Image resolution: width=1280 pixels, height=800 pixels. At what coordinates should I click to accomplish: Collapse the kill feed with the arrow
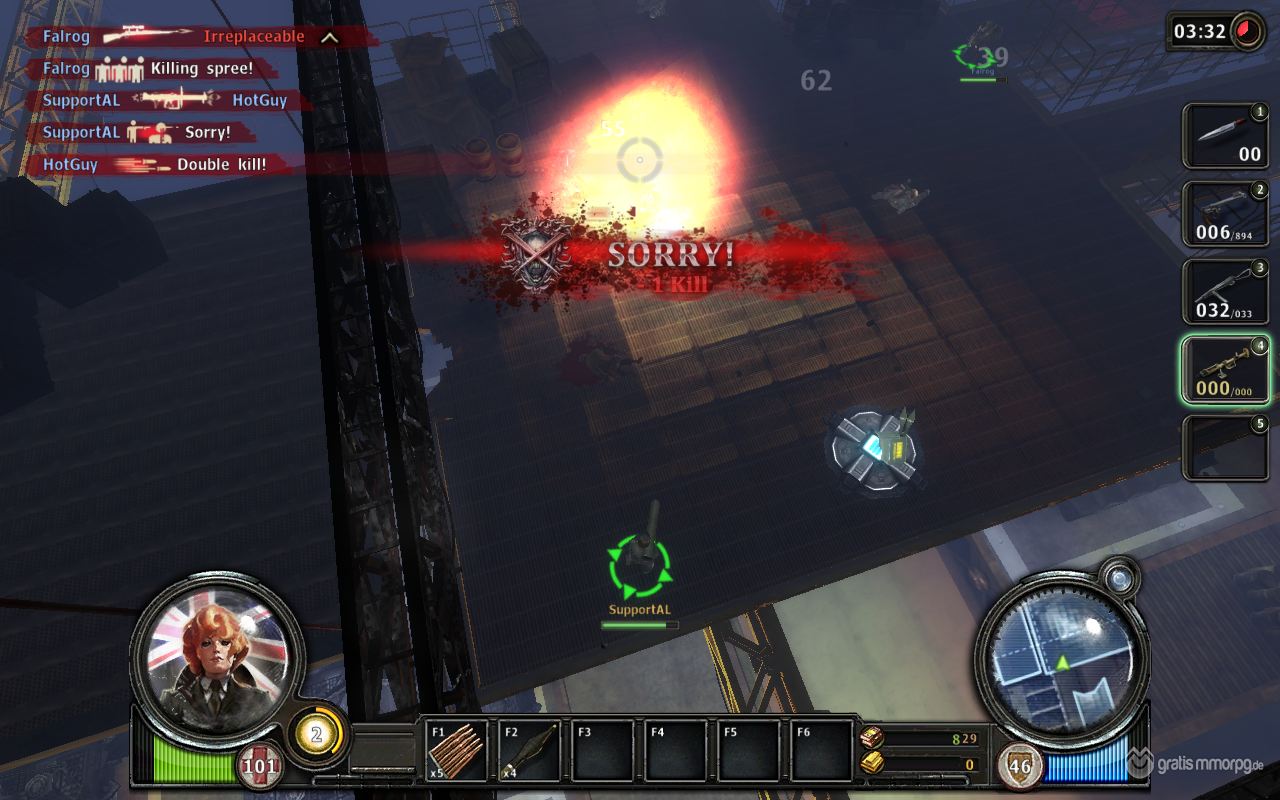click(x=329, y=38)
